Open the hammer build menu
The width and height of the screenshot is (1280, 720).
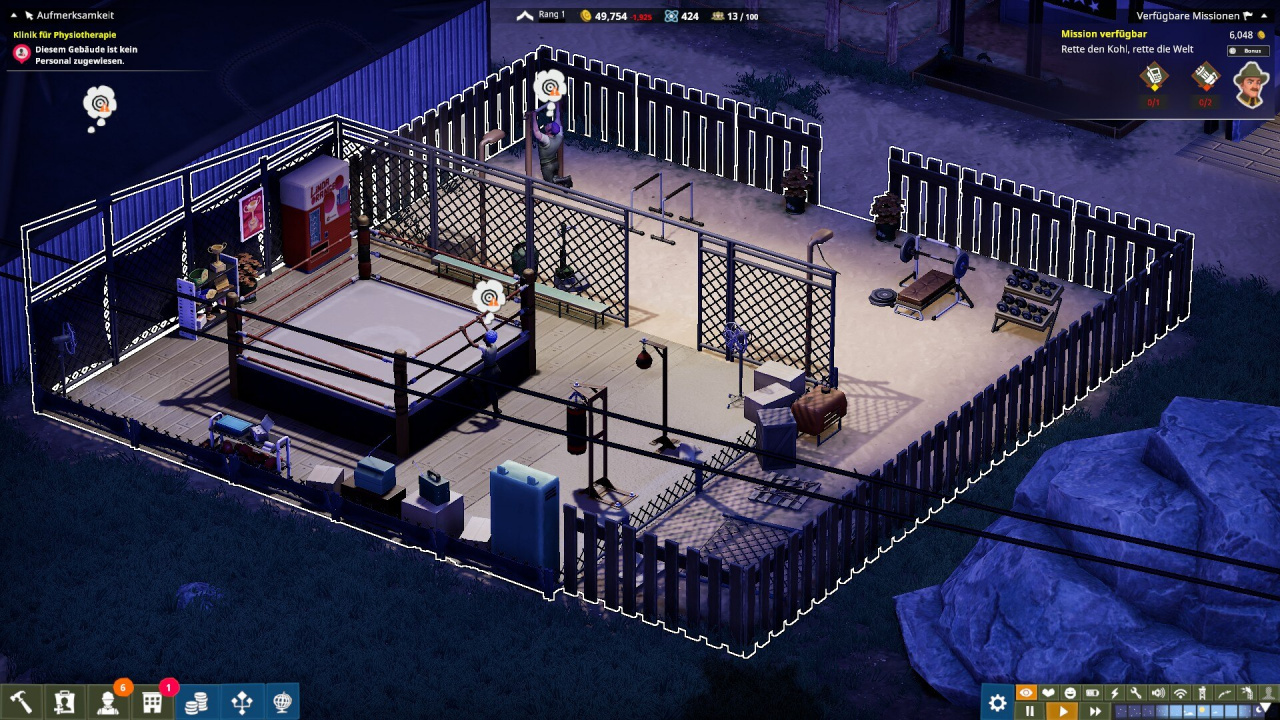click(20, 702)
